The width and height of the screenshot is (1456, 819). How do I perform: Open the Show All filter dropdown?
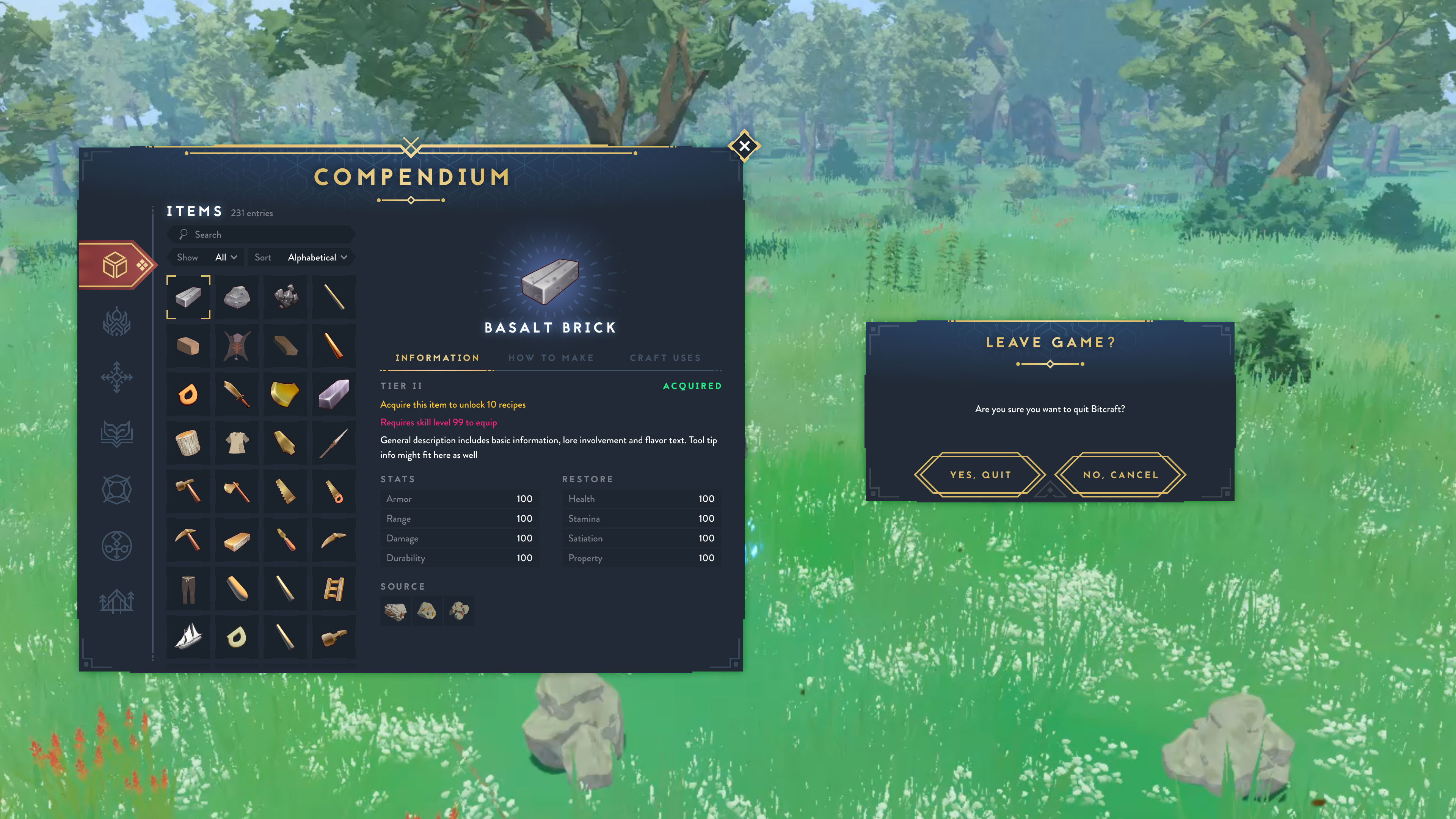[x=226, y=258]
